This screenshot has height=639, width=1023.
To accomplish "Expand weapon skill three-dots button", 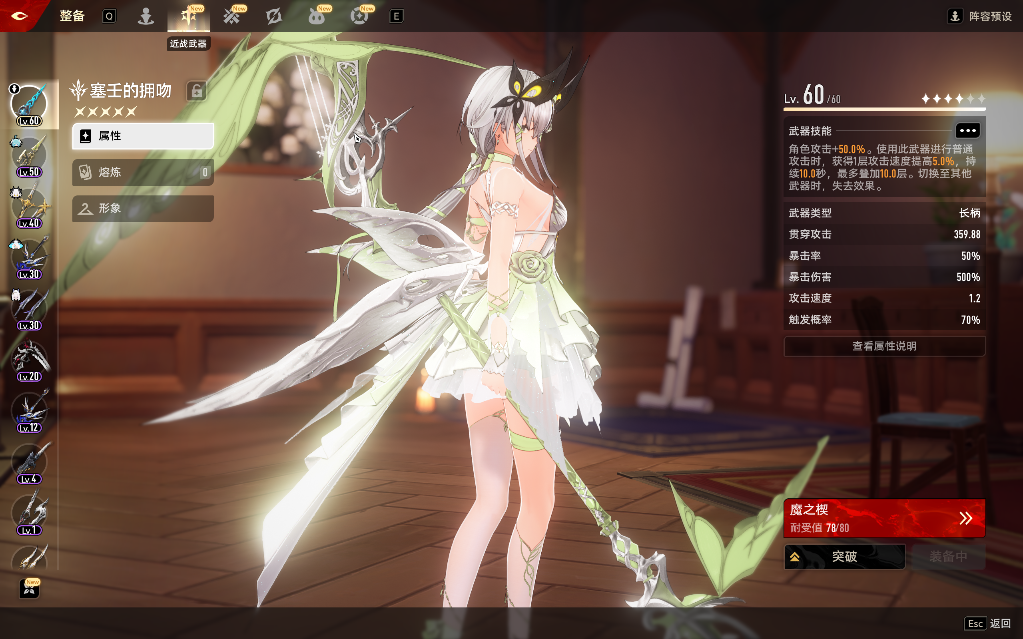I will [x=967, y=131].
